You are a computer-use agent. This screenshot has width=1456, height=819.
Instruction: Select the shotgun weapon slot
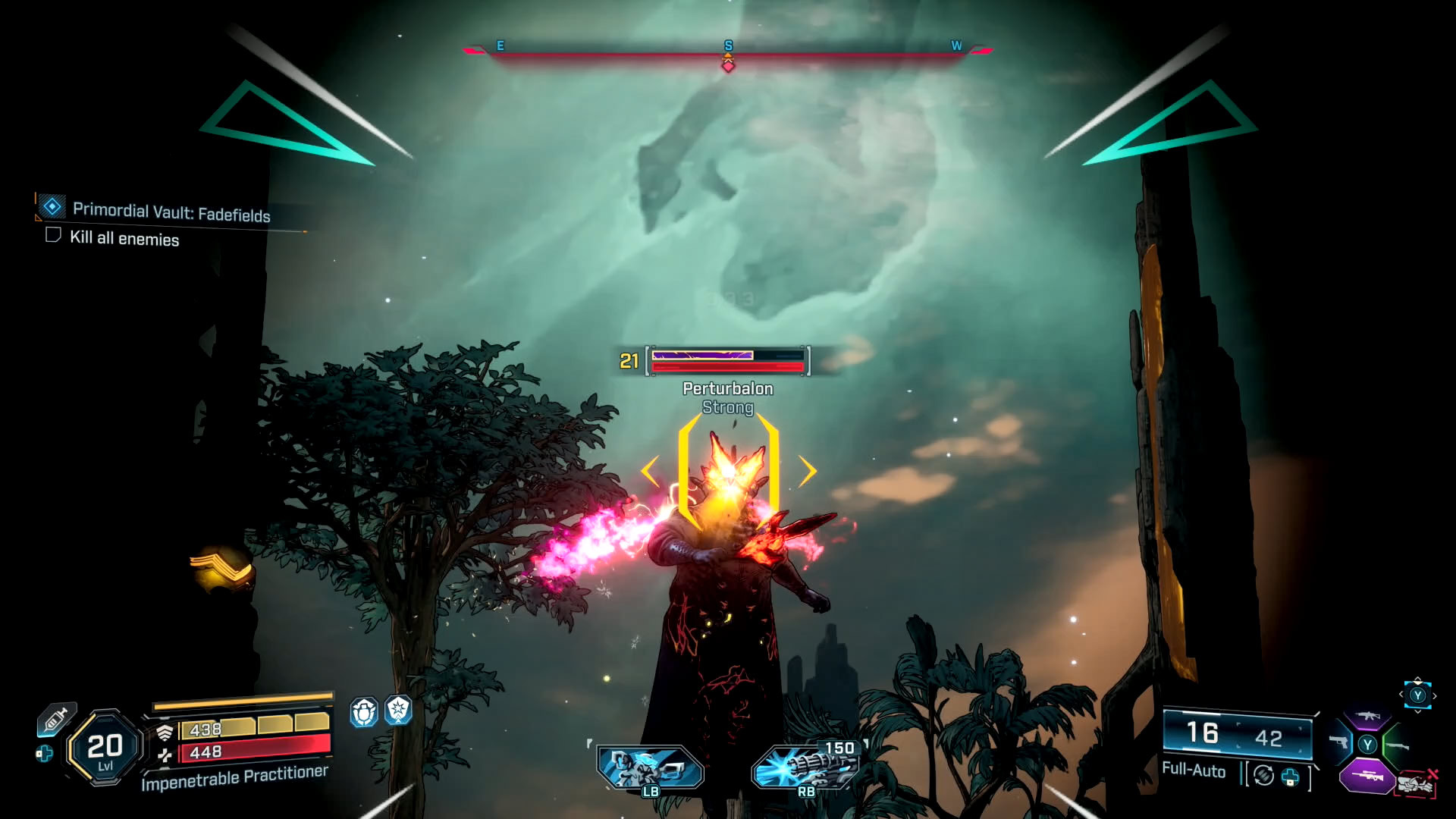point(1397,746)
